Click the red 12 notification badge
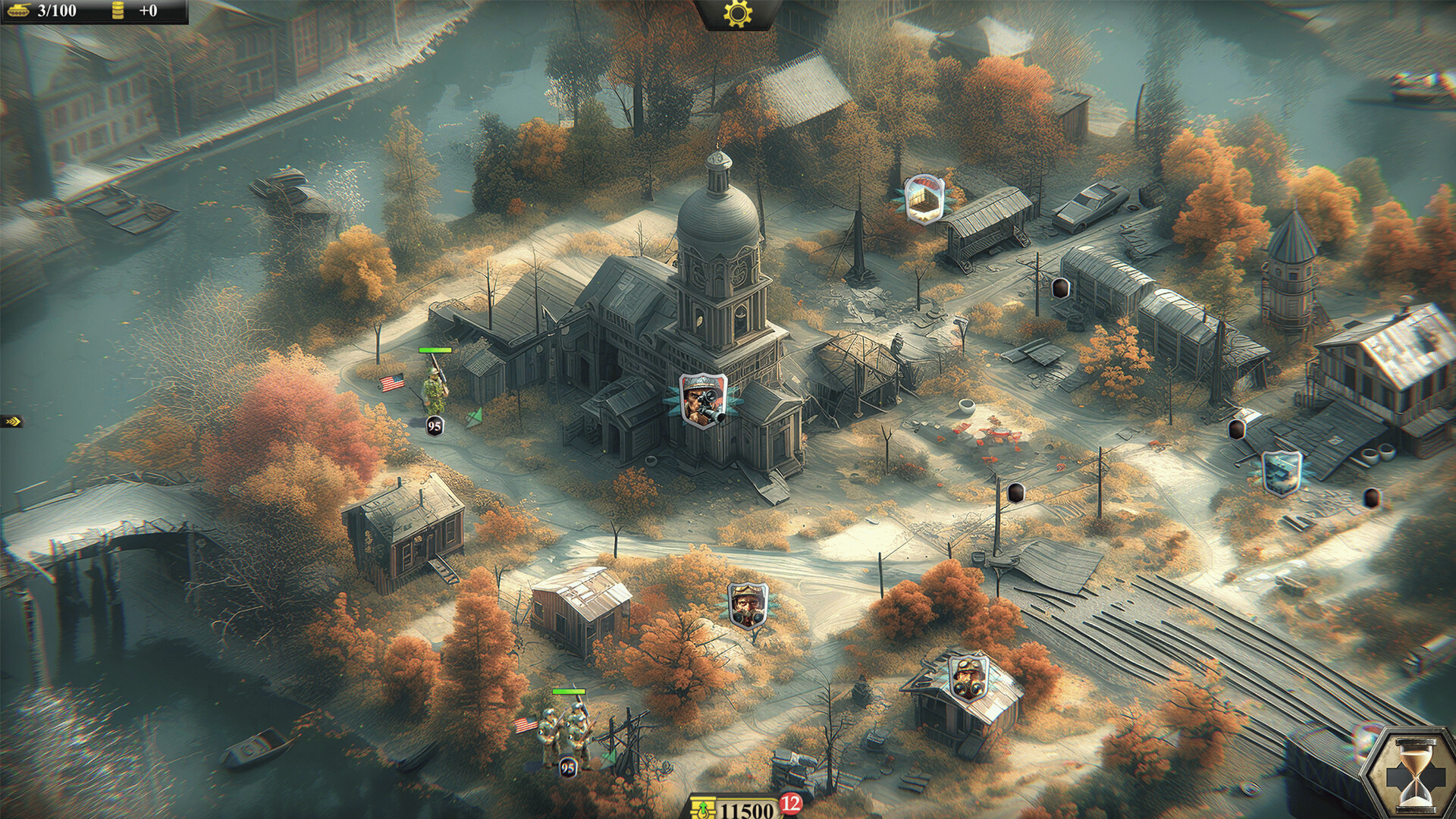The height and width of the screenshot is (819, 1456). pyautogui.click(x=791, y=803)
